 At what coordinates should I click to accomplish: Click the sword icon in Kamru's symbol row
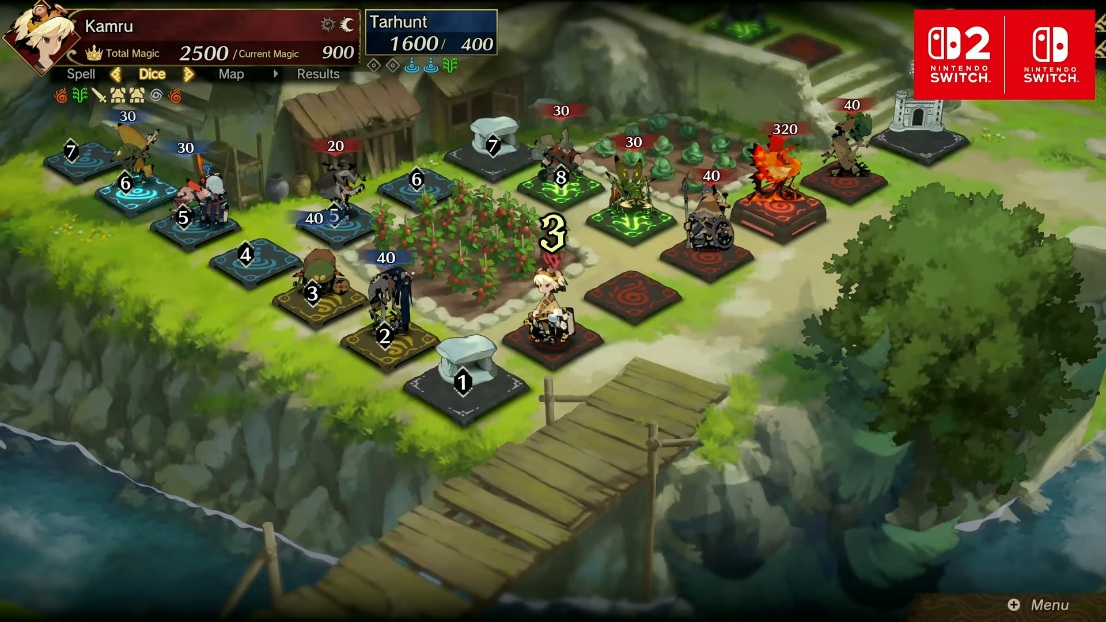[99, 95]
